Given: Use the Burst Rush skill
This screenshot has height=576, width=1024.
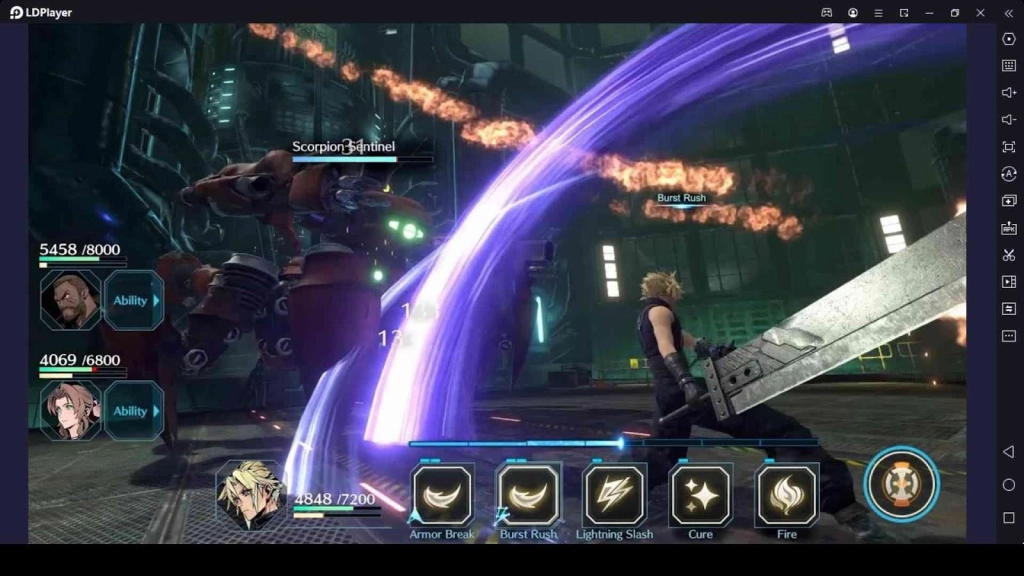Looking at the screenshot, I should pyautogui.click(x=528, y=495).
